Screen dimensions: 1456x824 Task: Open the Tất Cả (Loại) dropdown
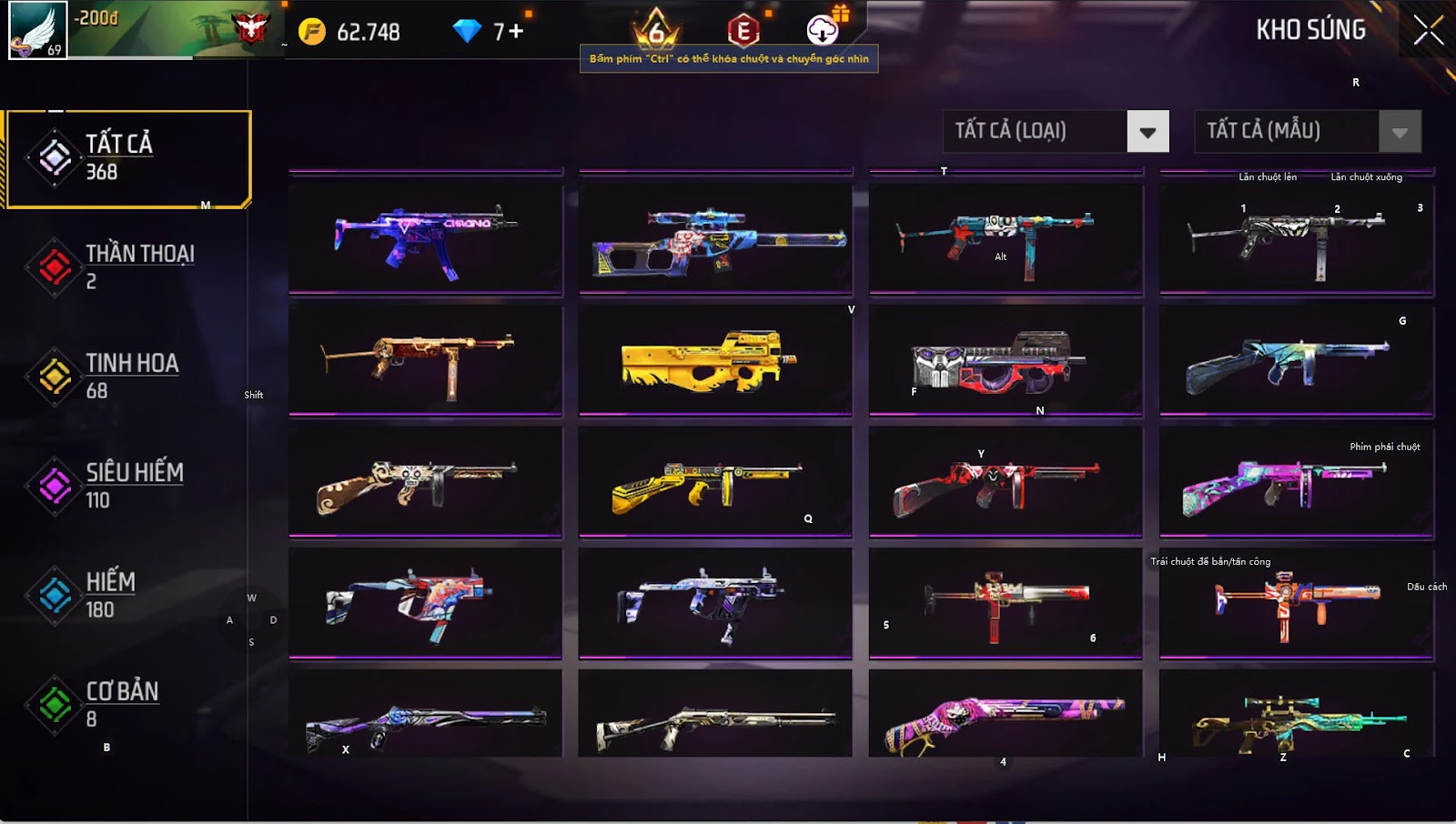(x=1148, y=132)
